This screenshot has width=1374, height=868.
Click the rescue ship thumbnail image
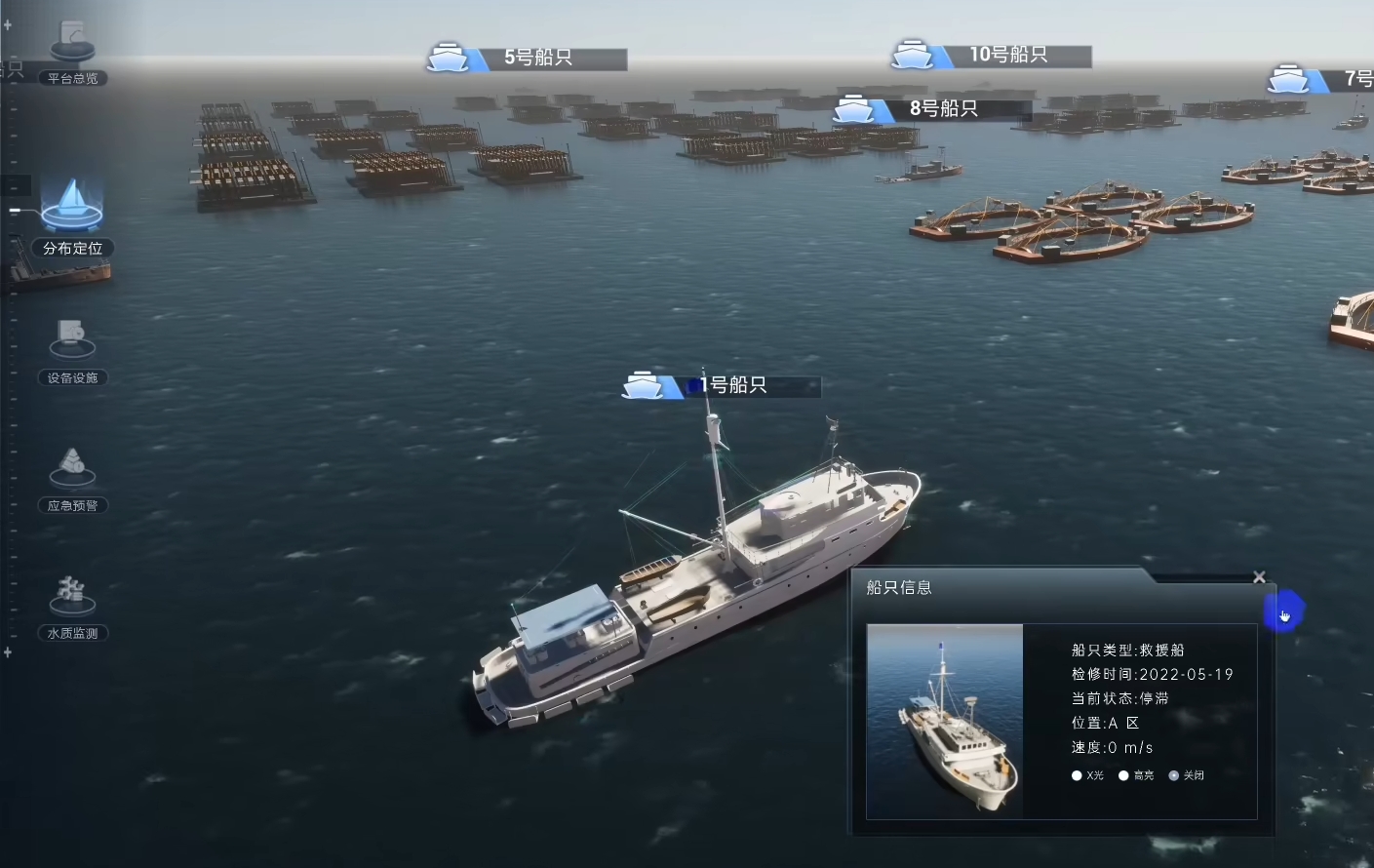[944, 721]
